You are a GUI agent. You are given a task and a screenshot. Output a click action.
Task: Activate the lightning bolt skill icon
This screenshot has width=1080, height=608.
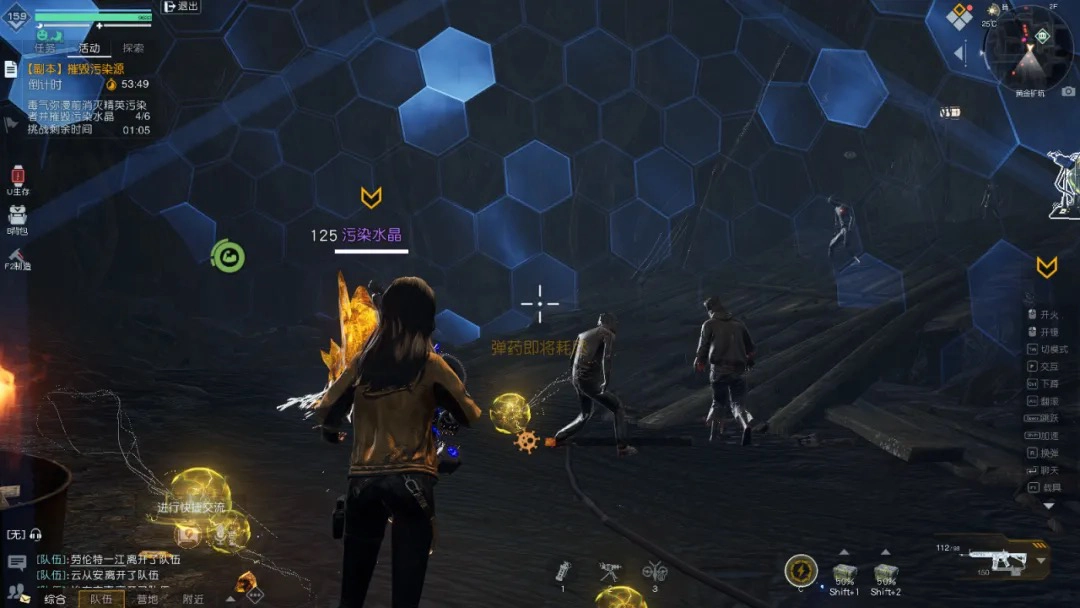(x=800, y=571)
